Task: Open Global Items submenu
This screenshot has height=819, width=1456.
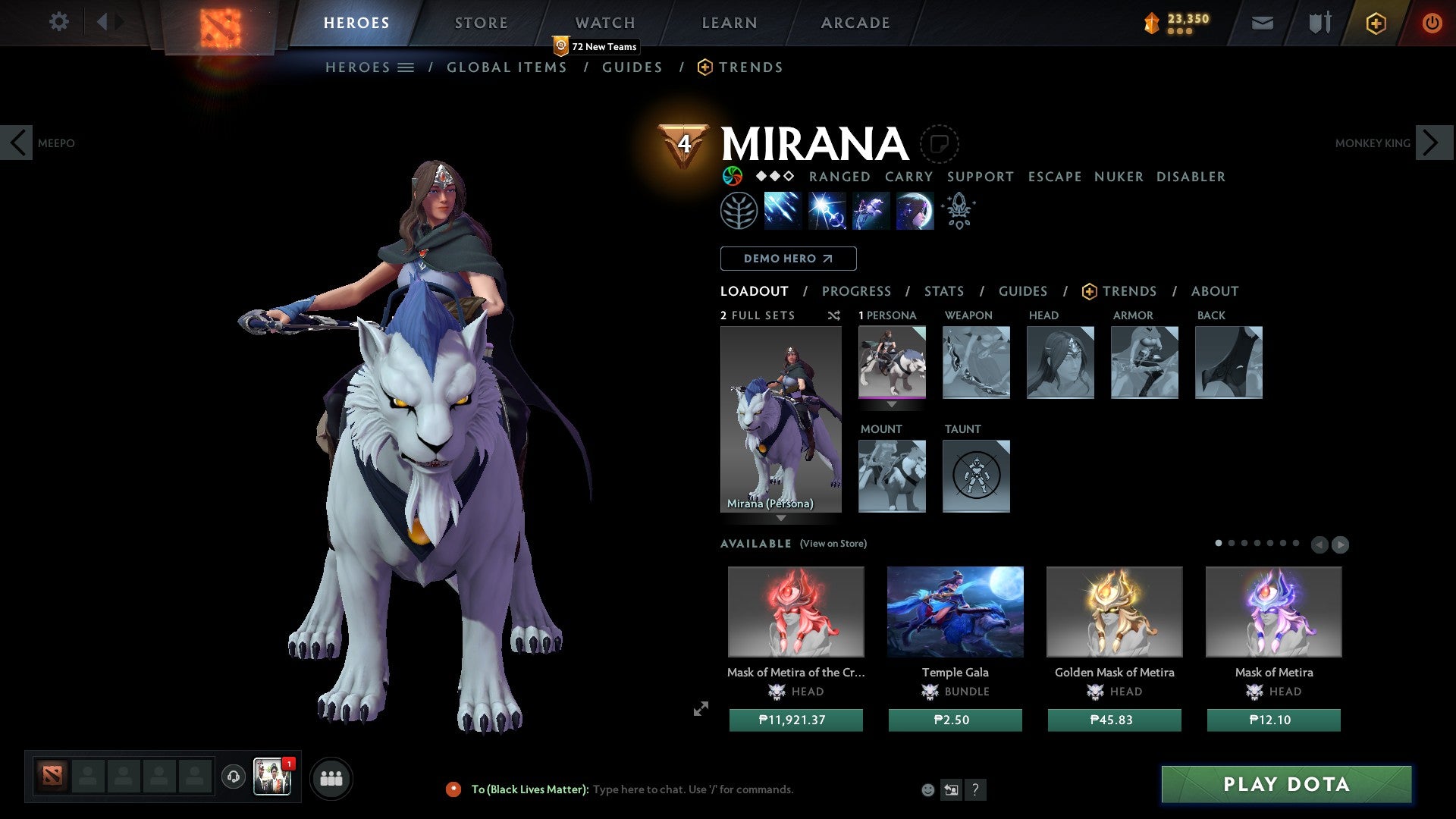Action: [x=507, y=67]
